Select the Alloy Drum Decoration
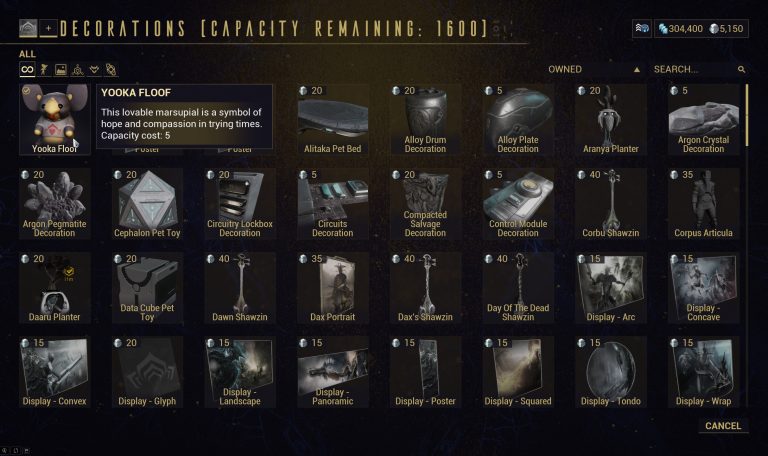Screen dimensions: 768x456 pos(425,118)
